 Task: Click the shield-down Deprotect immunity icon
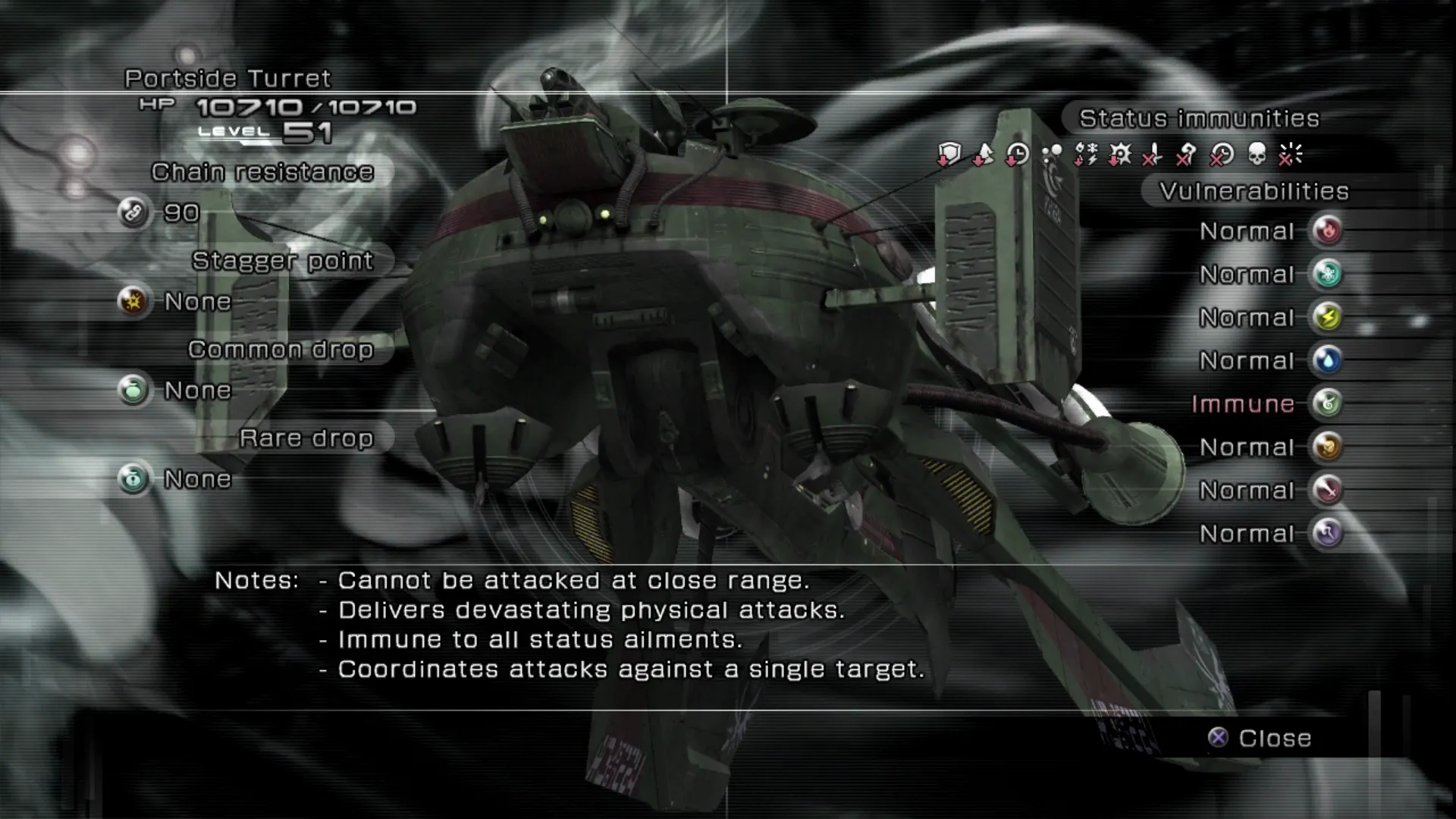pyautogui.click(x=949, y=155)
